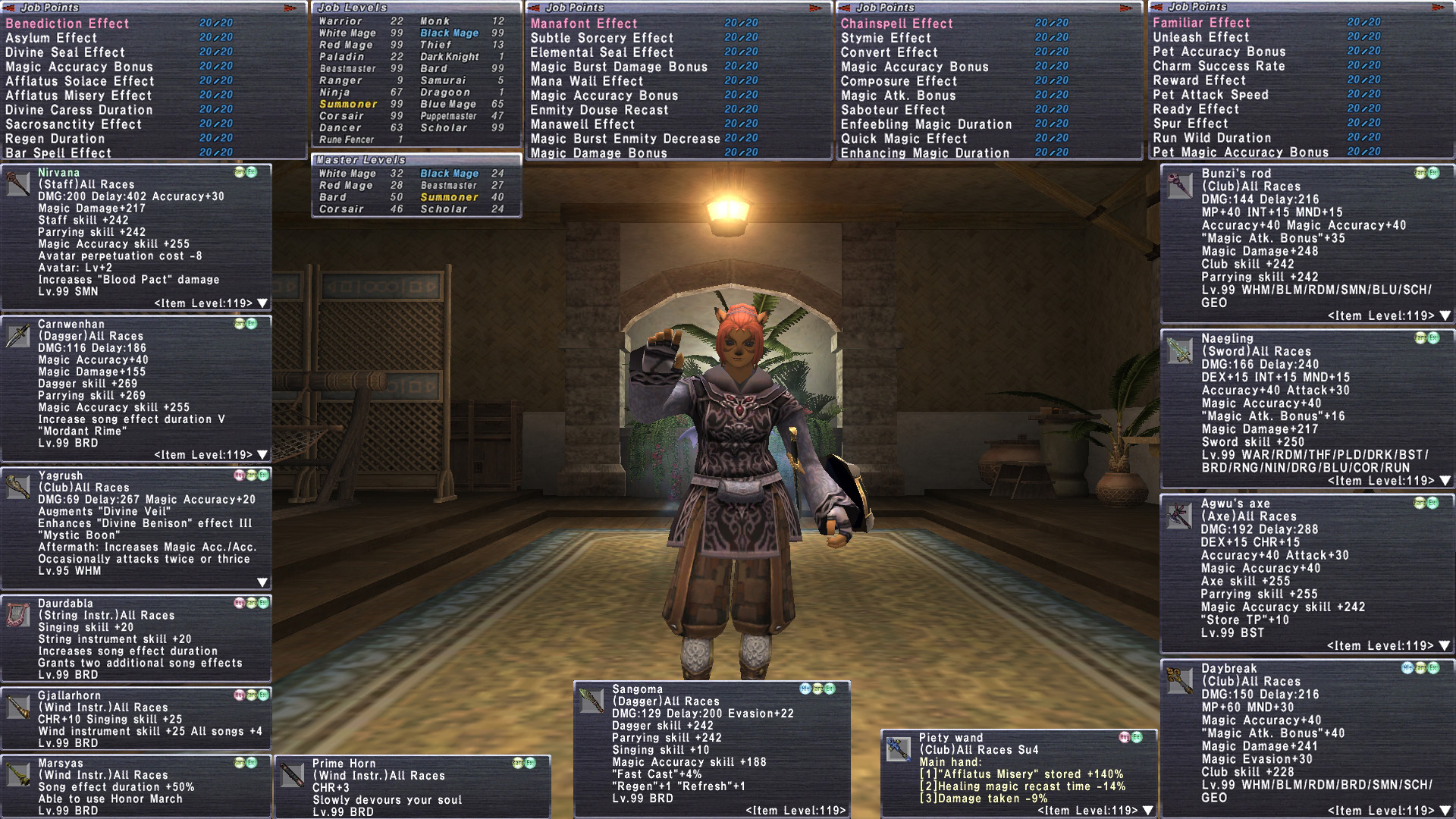Click the Daybreak club item icon

1180,680
